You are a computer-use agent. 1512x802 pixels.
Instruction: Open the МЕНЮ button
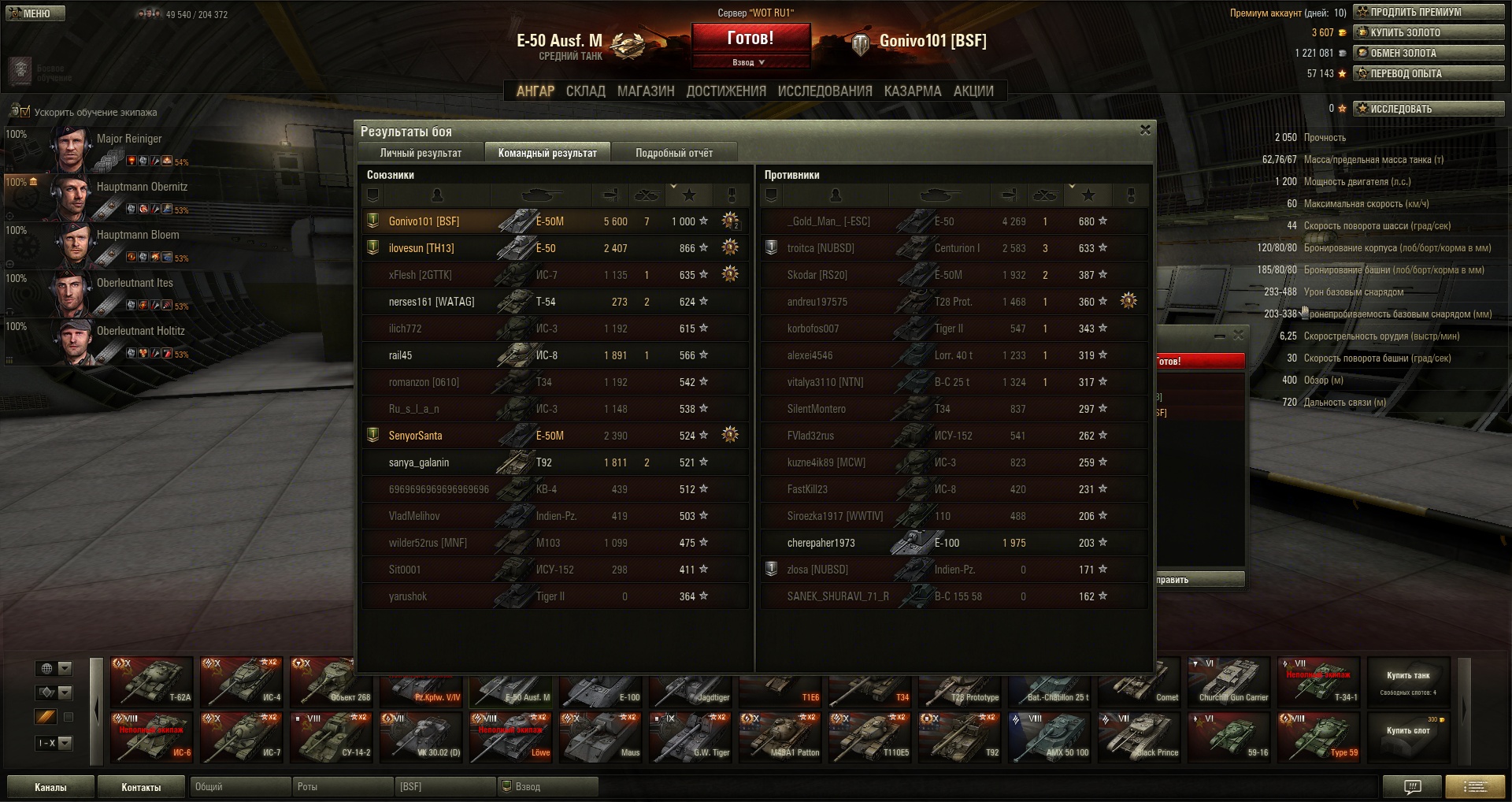[35, 13]
